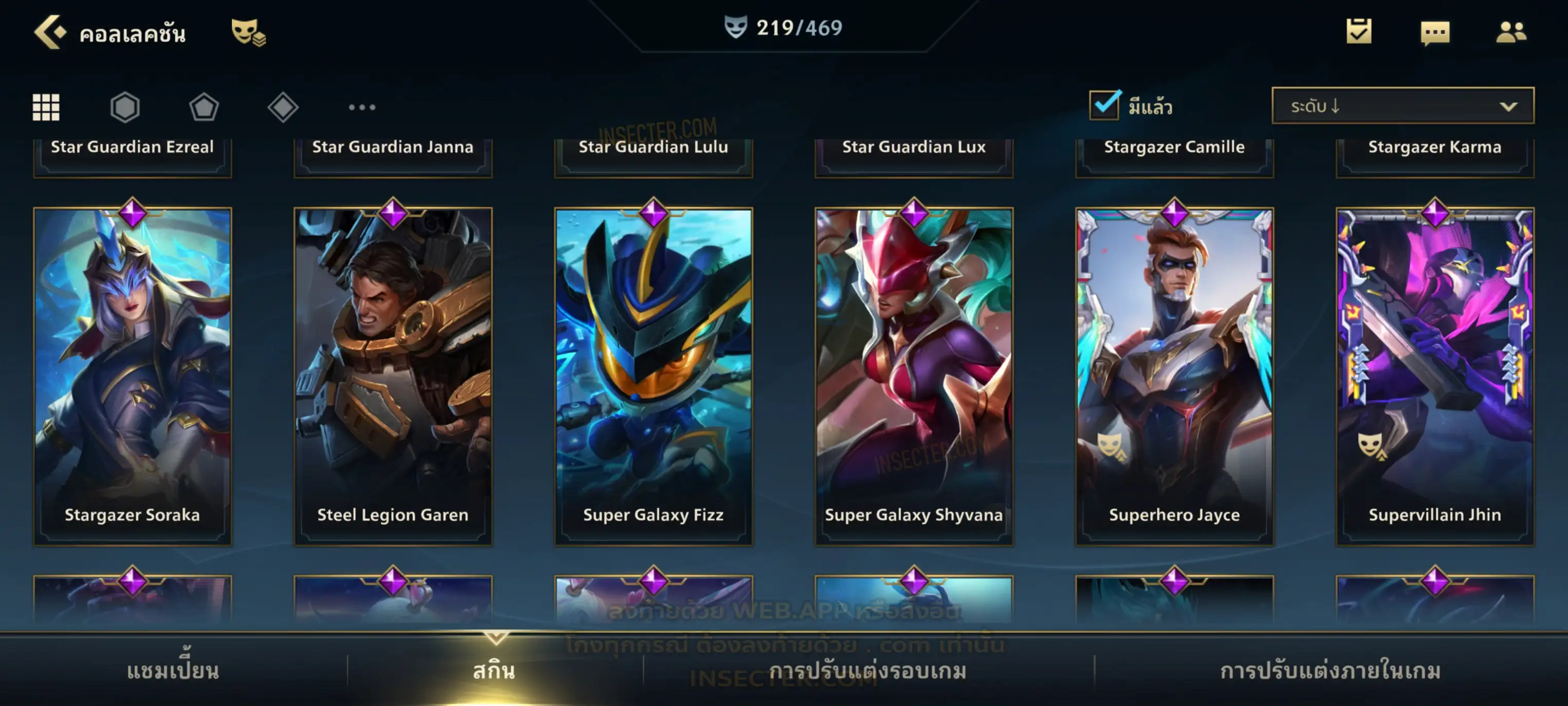This screenshot has width=1568, height=706.
Task: Filter skins by diamond rarity icon
Action: [283, 107]
